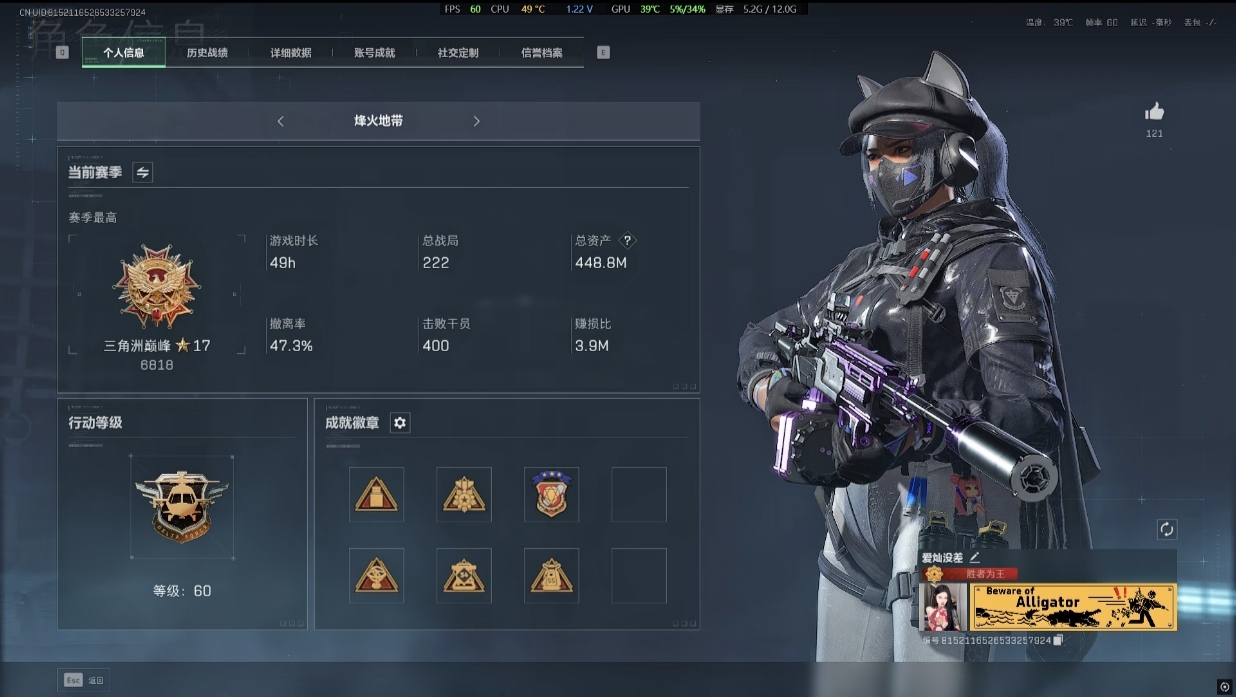Viewport: 1236px width, 697px height.
Task: Click the player avatar portrait
Action: click(x=942, y=606)
